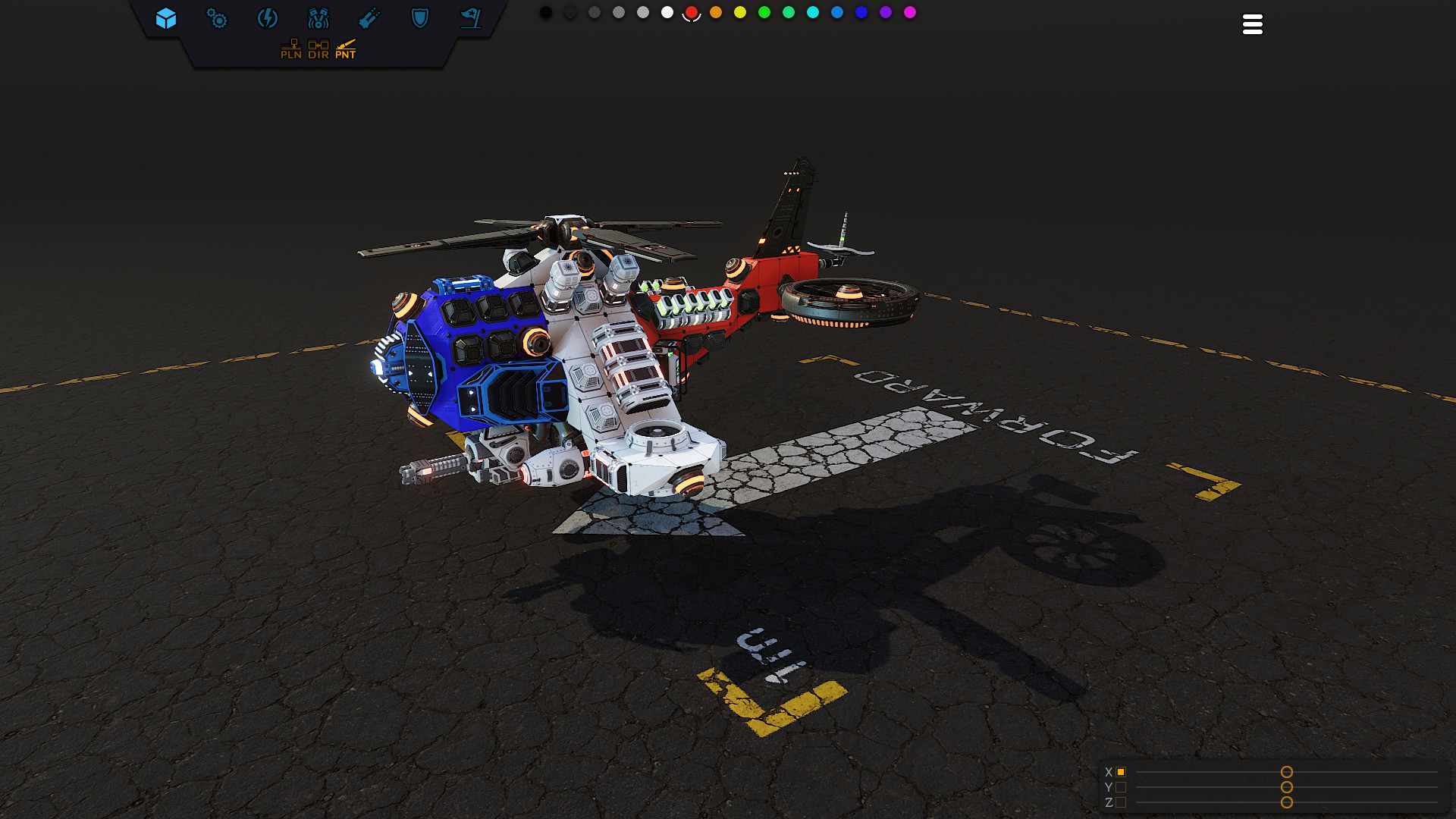
Task: Select the lightning power category icon
Action: coord(268,19)
